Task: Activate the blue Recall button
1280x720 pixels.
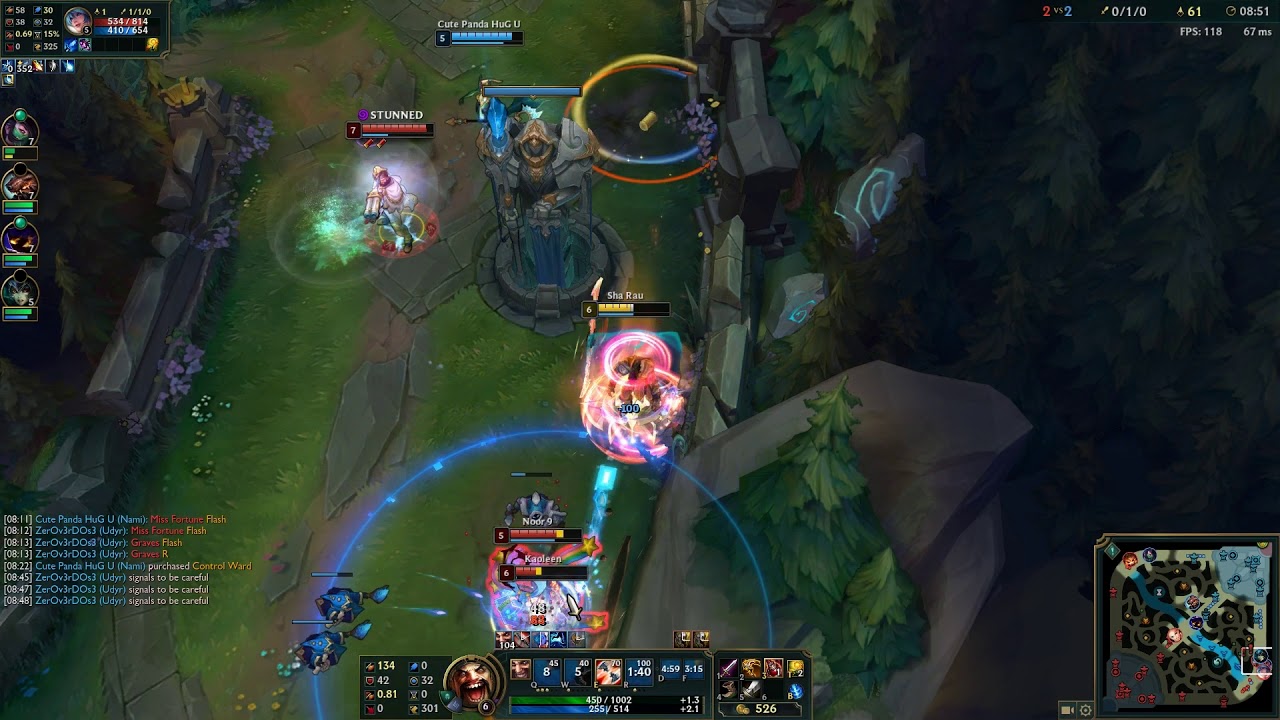Action: point(796,690)
